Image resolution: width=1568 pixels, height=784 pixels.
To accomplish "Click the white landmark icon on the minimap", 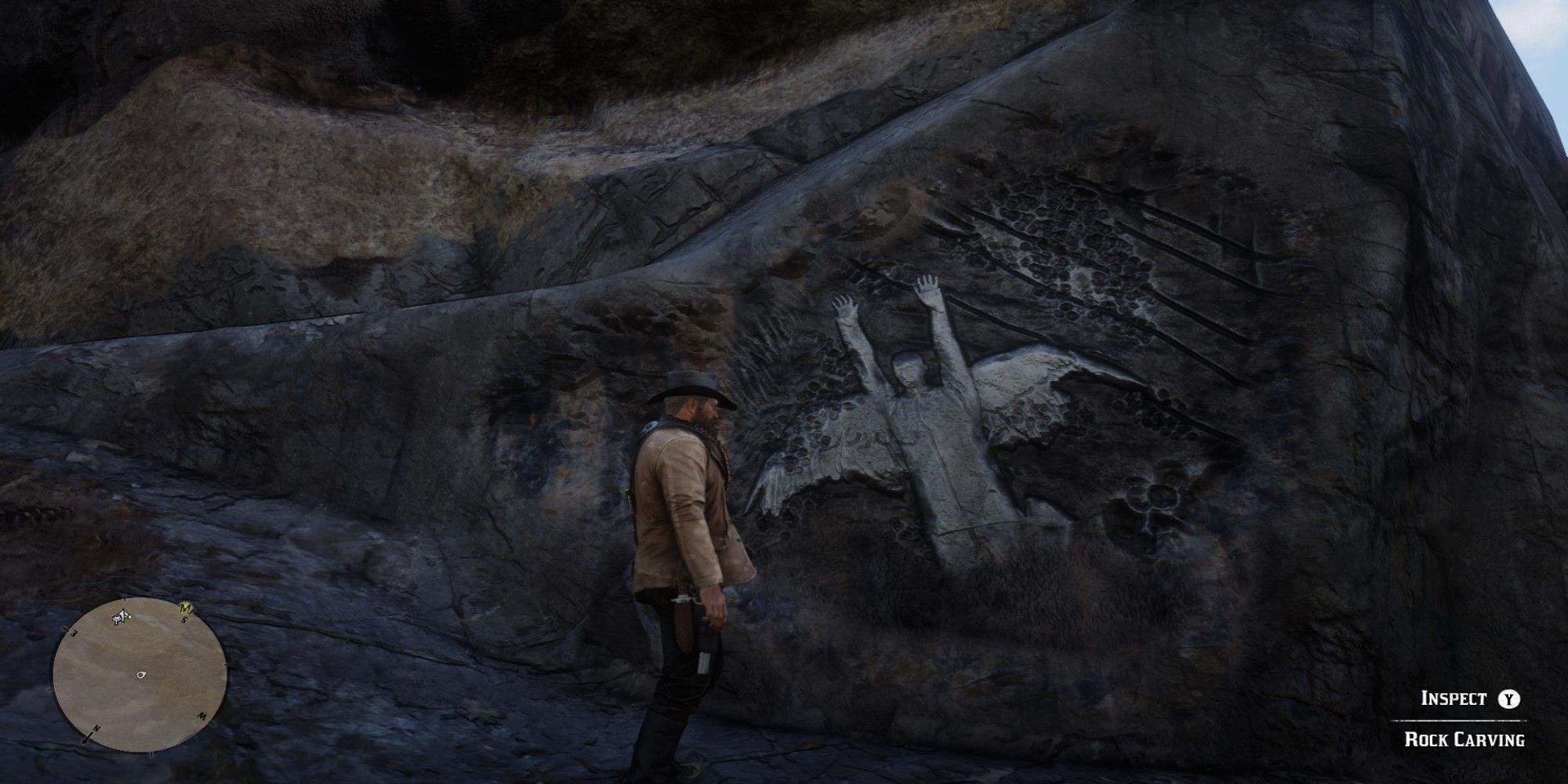I will click(x=122, y=615).
